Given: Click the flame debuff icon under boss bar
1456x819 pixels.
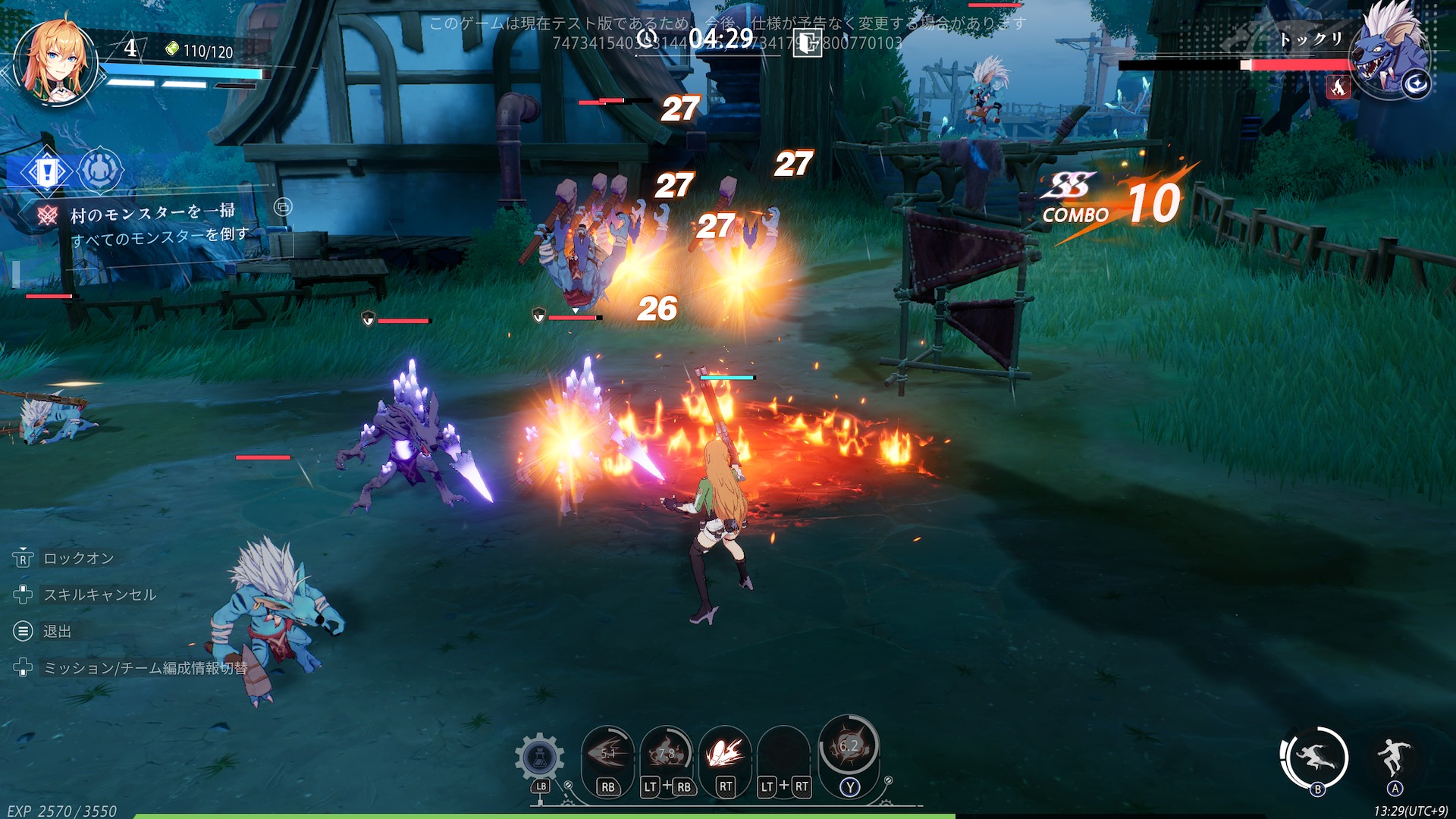Looking at the screenshot, I should pyautogui.click(x=1338, y=87).
